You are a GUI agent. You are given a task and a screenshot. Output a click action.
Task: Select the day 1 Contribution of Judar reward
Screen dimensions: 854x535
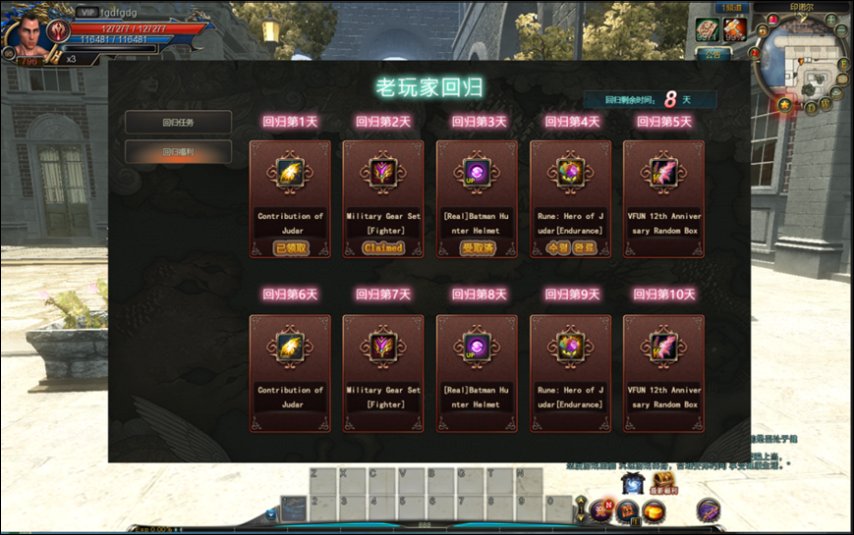(x=290, y=173)
